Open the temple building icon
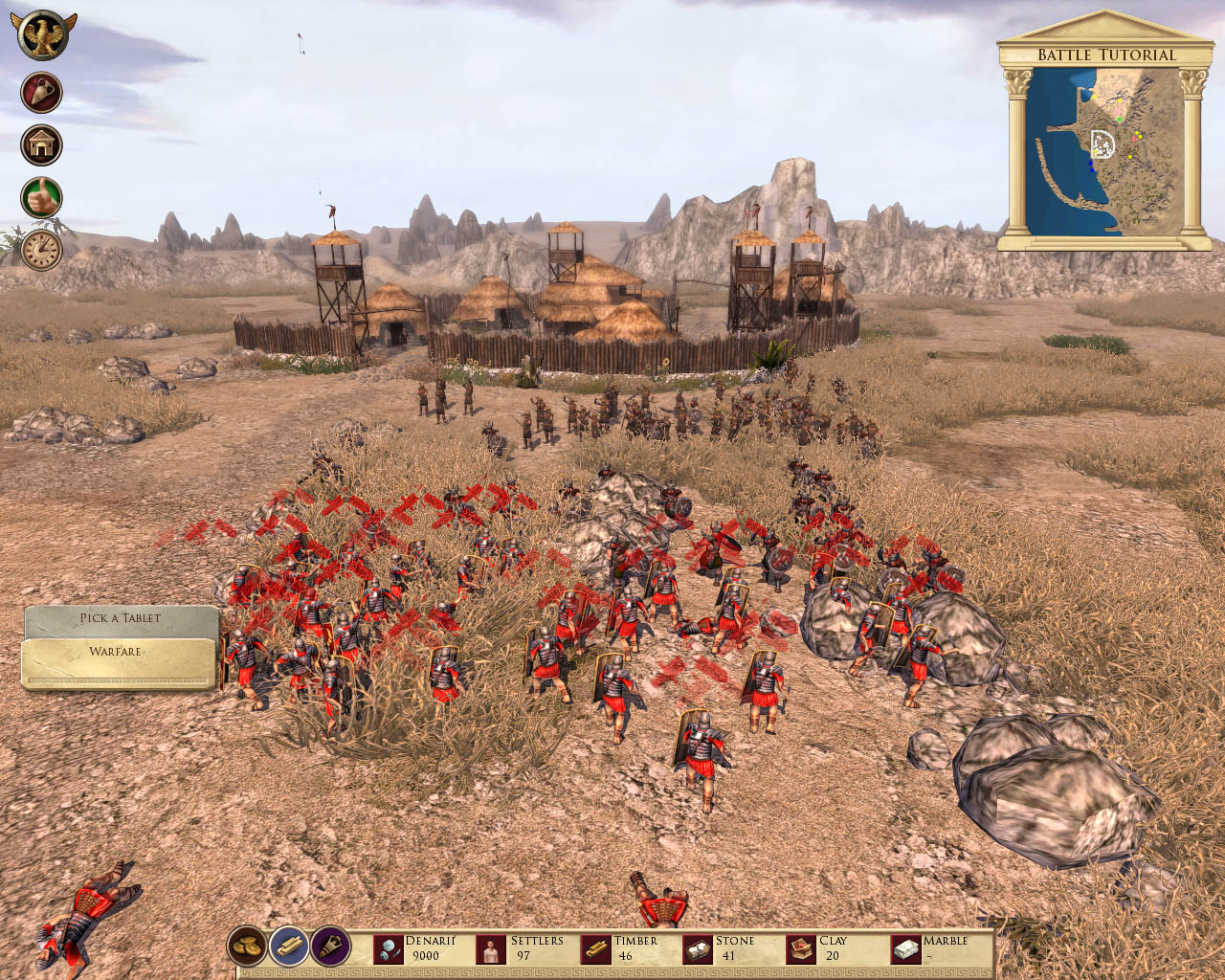The width and height of the screenshot is (1225, 980). tap(42, 145)
